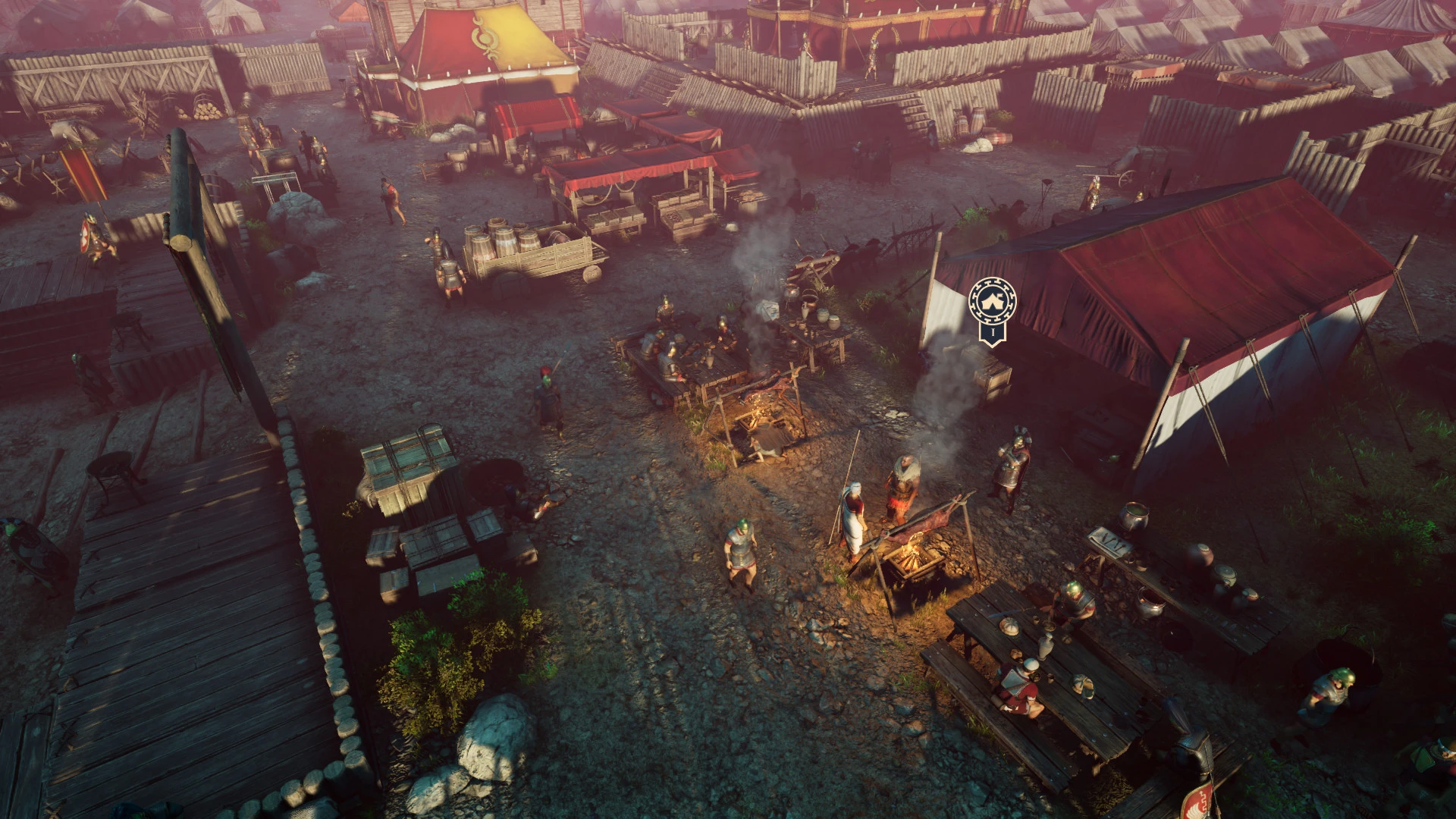Viewport: 1456px width, 819px height.
Task: Click the Roman numeral I on the marker banner
Action: click(x=993, y=332)
